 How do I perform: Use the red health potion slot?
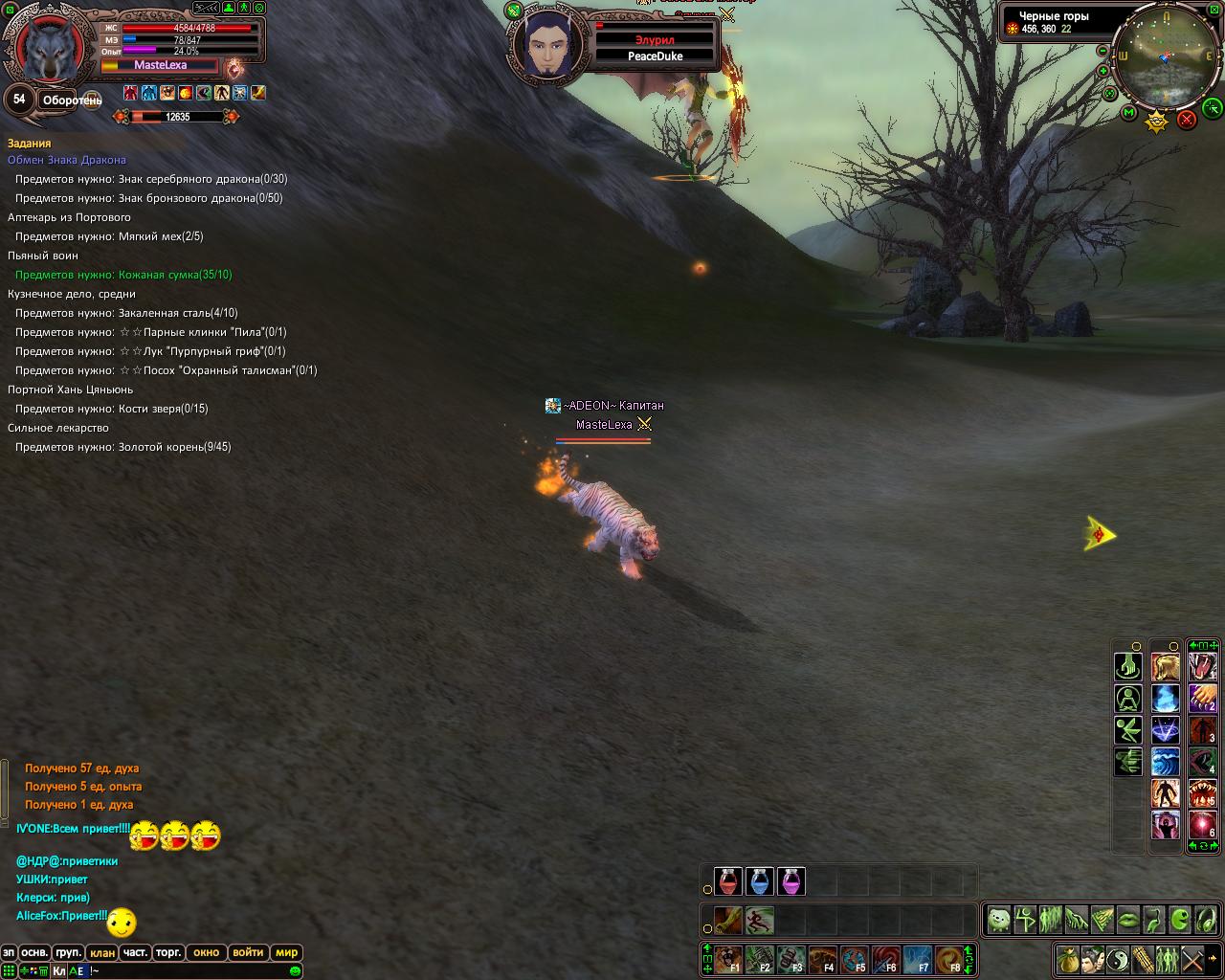pos(728,881)
